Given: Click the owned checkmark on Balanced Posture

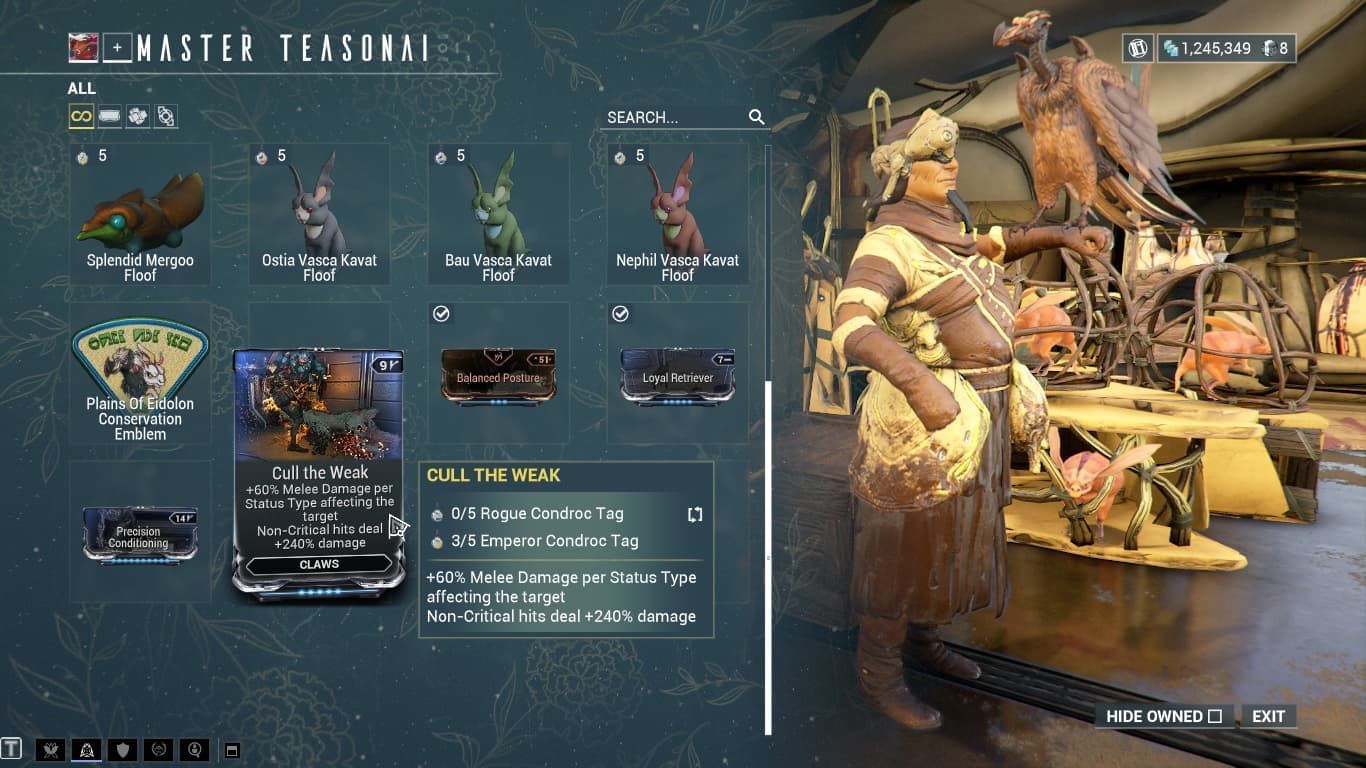Looking at the screenshot, I should click(438, 313).
